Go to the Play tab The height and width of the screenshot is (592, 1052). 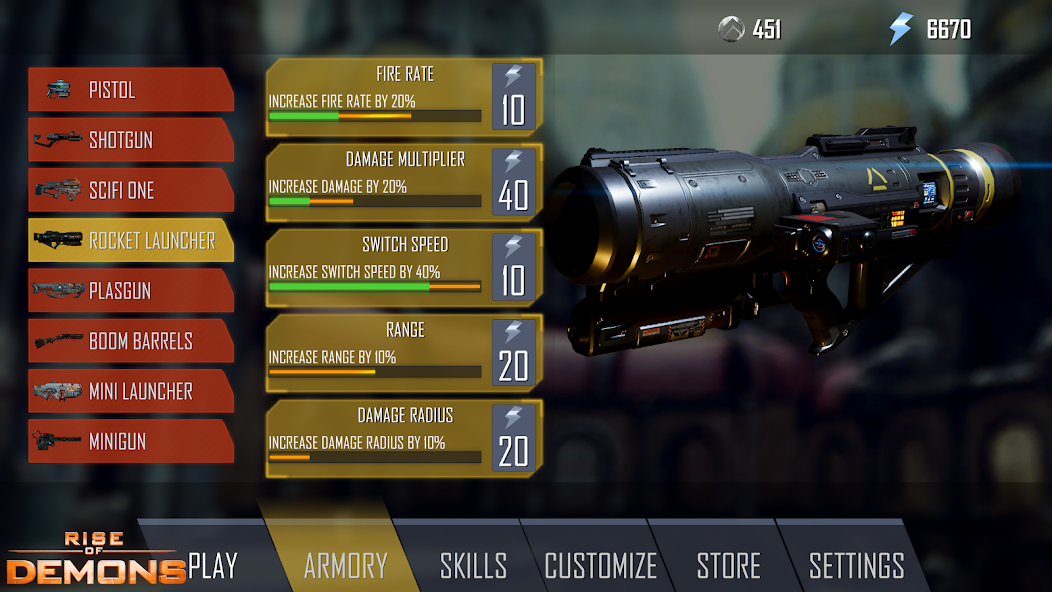click(x=213, y=565)
